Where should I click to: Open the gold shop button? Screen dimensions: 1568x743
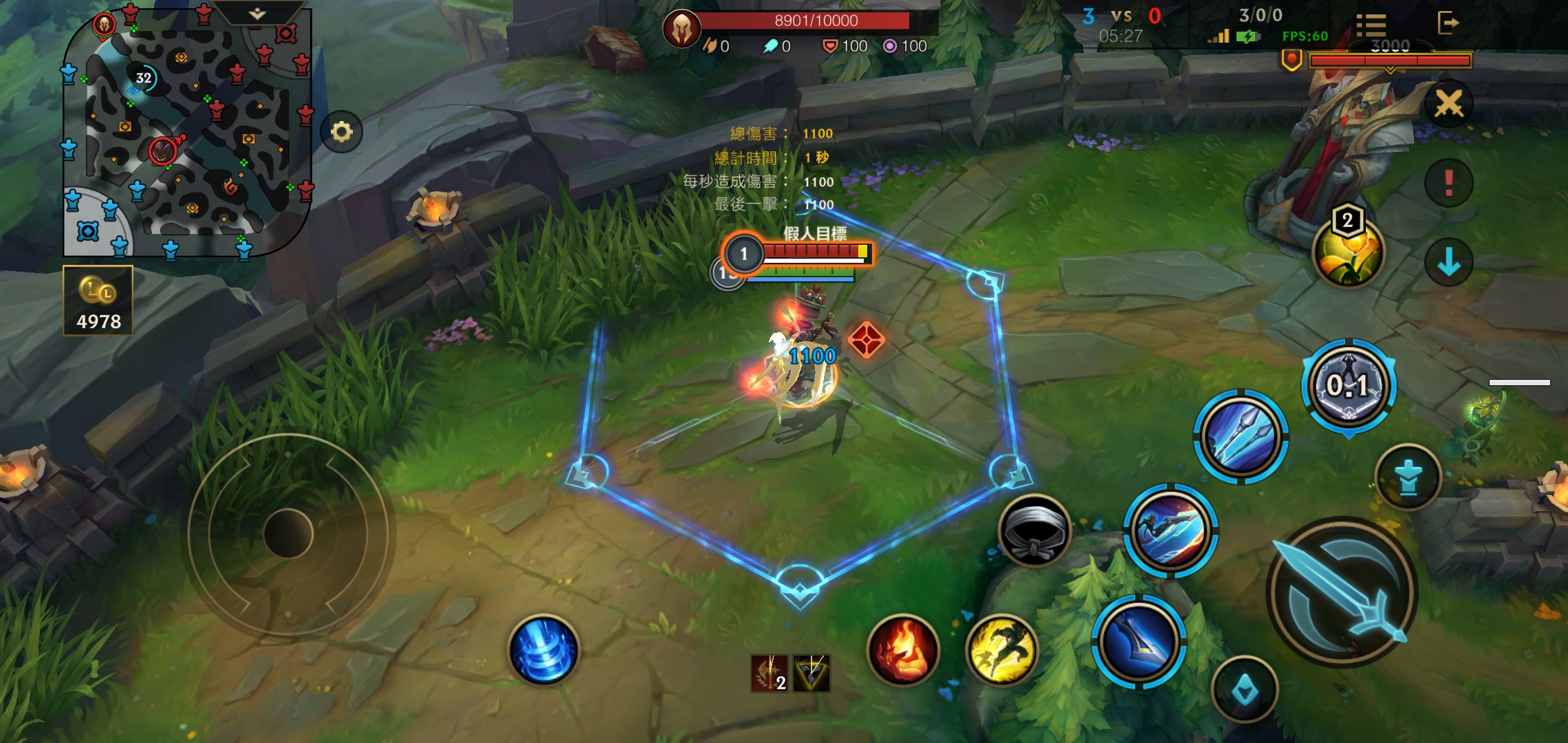98,301
